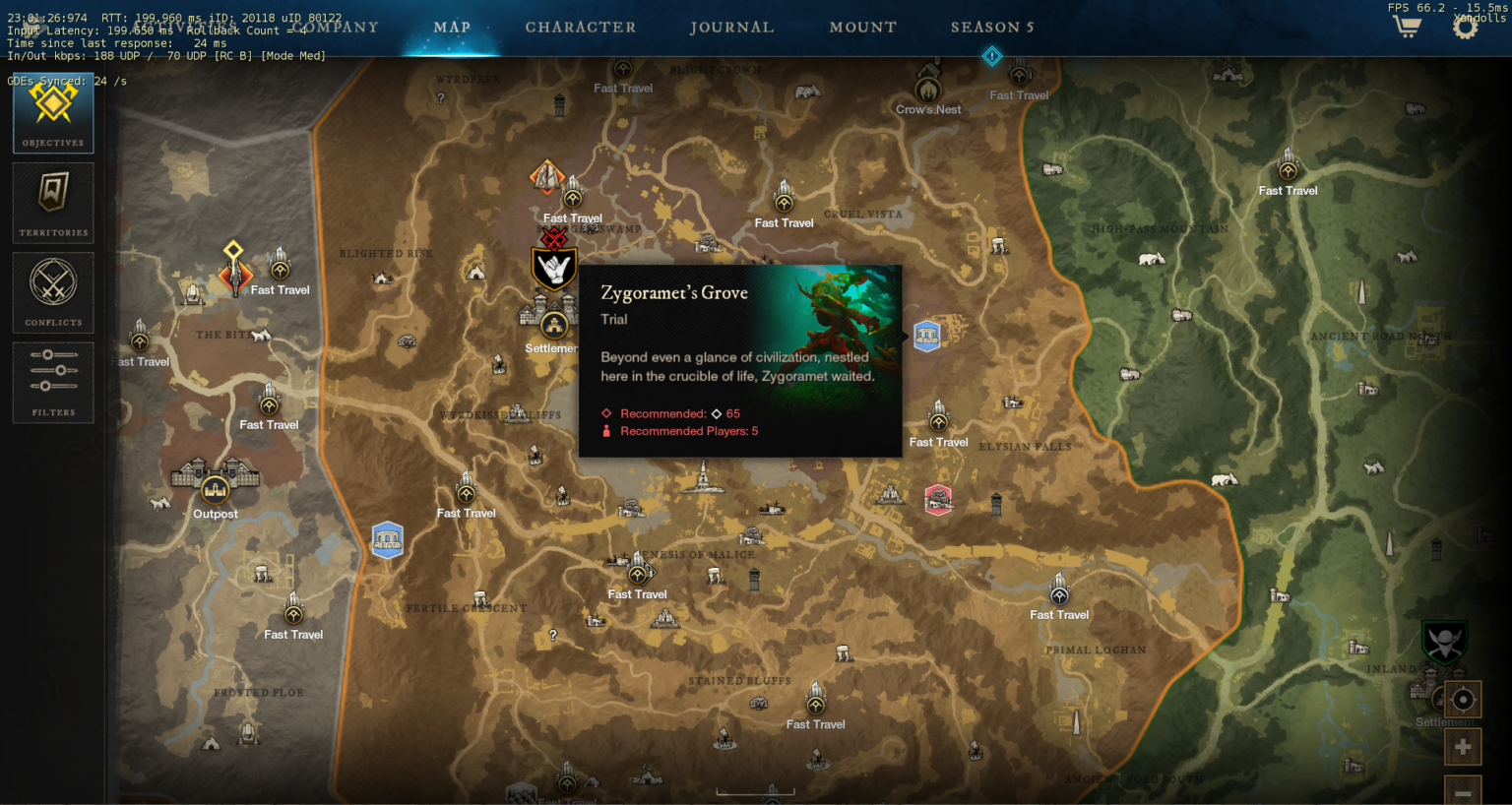Click the Zygoramet's Grove trial map marker
Viewport: 1512px width, 805px height.
926,335
